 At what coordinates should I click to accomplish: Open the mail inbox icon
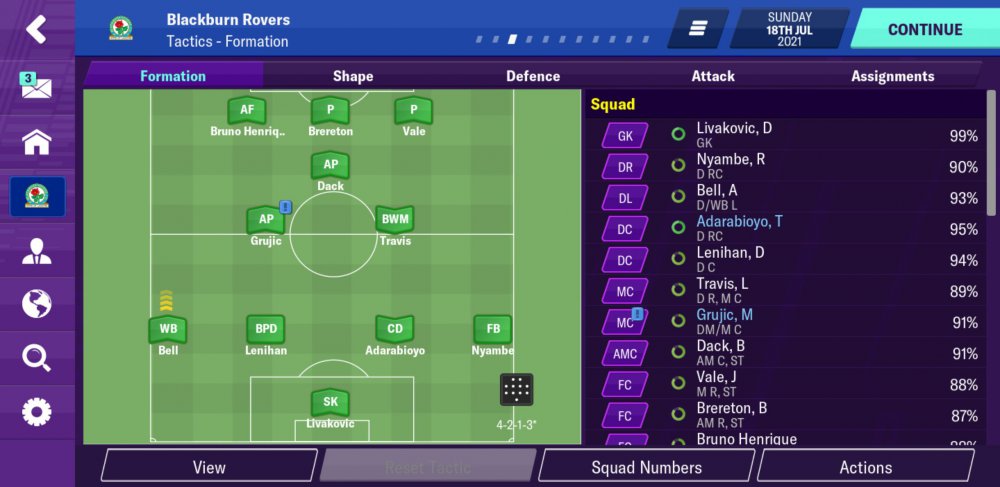(x=36, y=86)
